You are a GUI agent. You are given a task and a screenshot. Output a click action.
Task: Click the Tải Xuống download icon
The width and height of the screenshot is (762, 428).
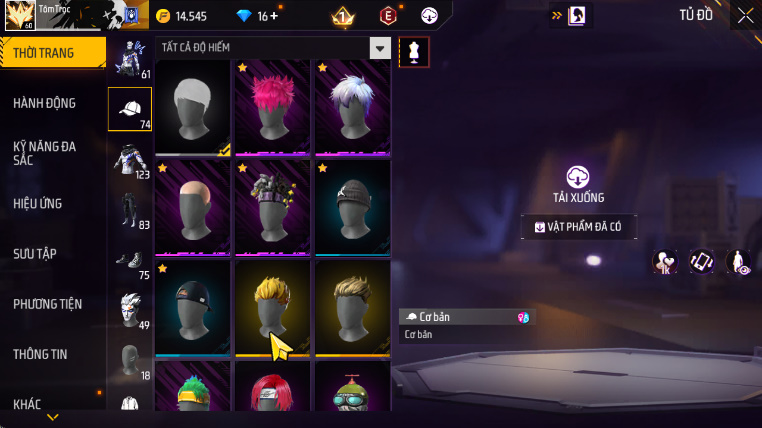tap(578, 177)
